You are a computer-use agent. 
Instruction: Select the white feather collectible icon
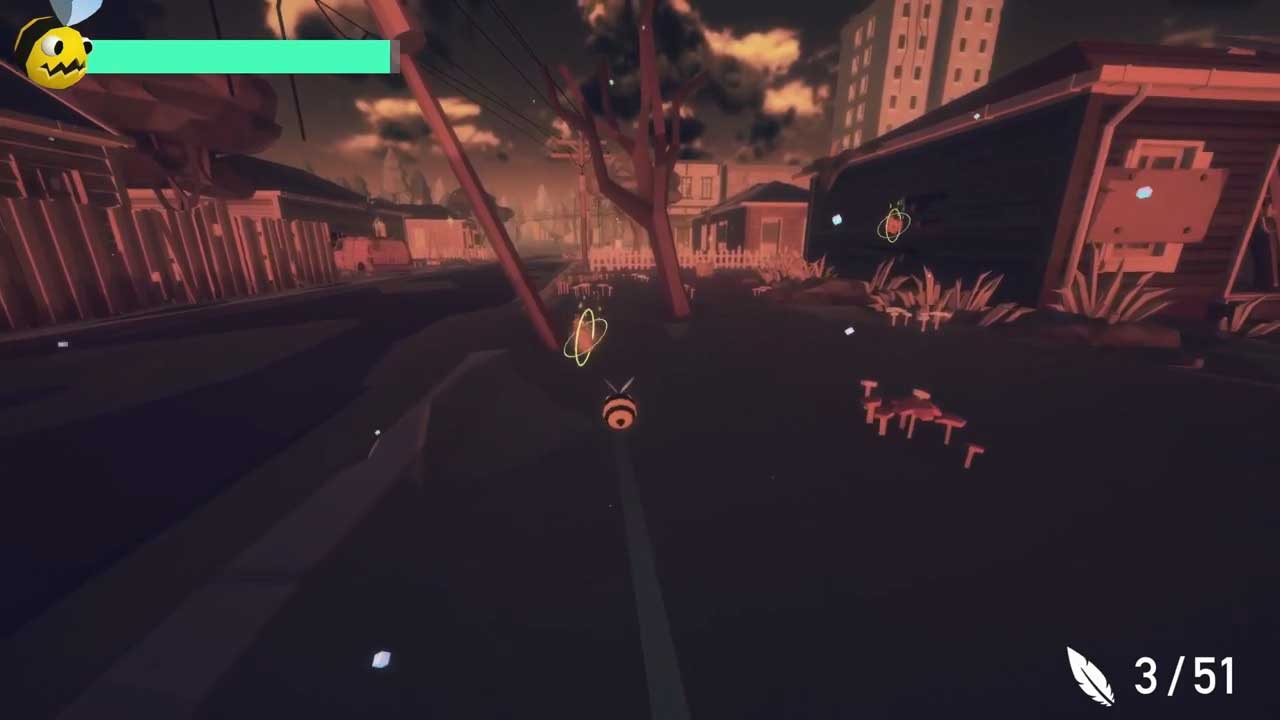1089,676
